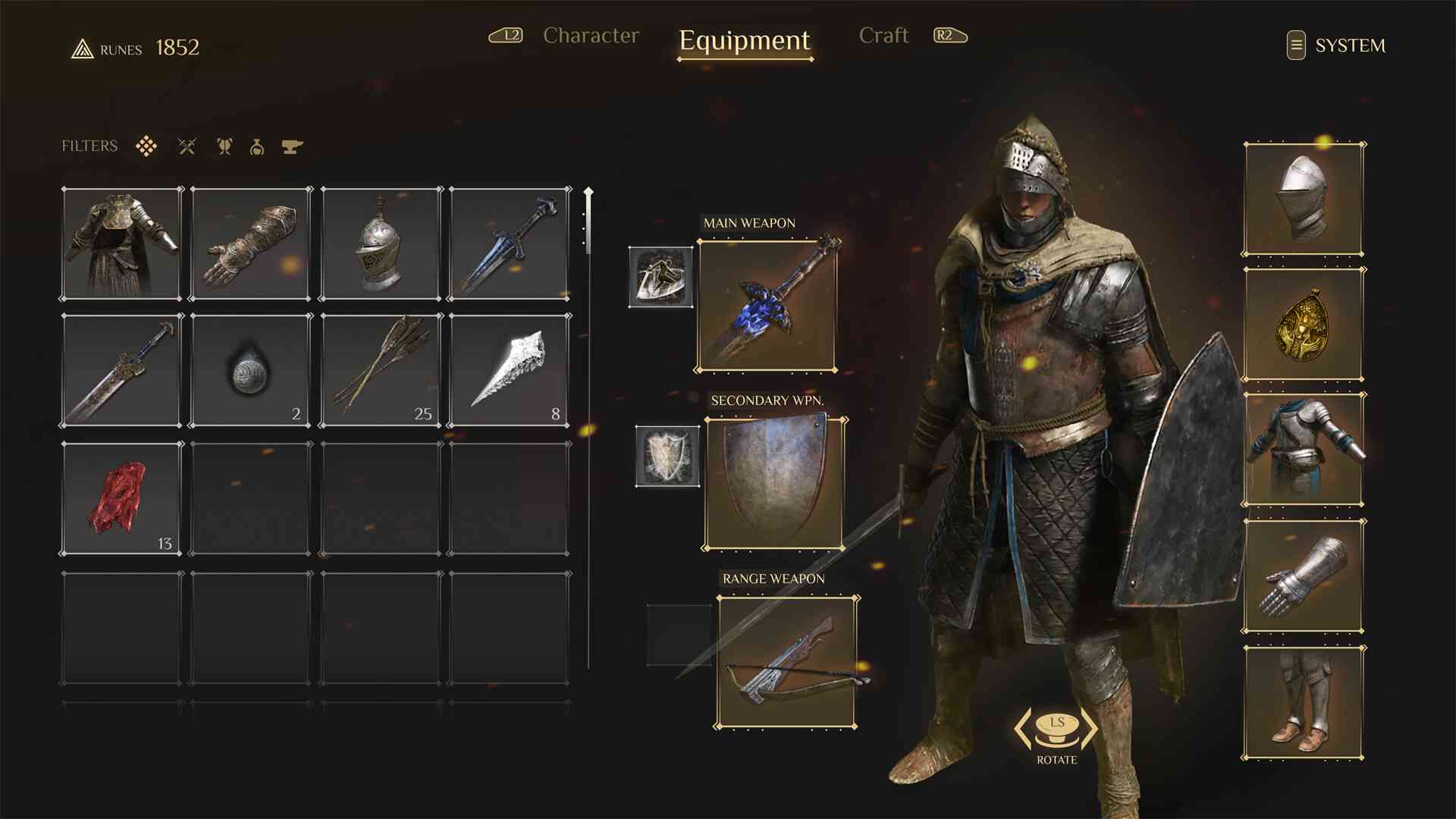Open the Craft tab
1456x819 pixels.
tap(883, 36)
